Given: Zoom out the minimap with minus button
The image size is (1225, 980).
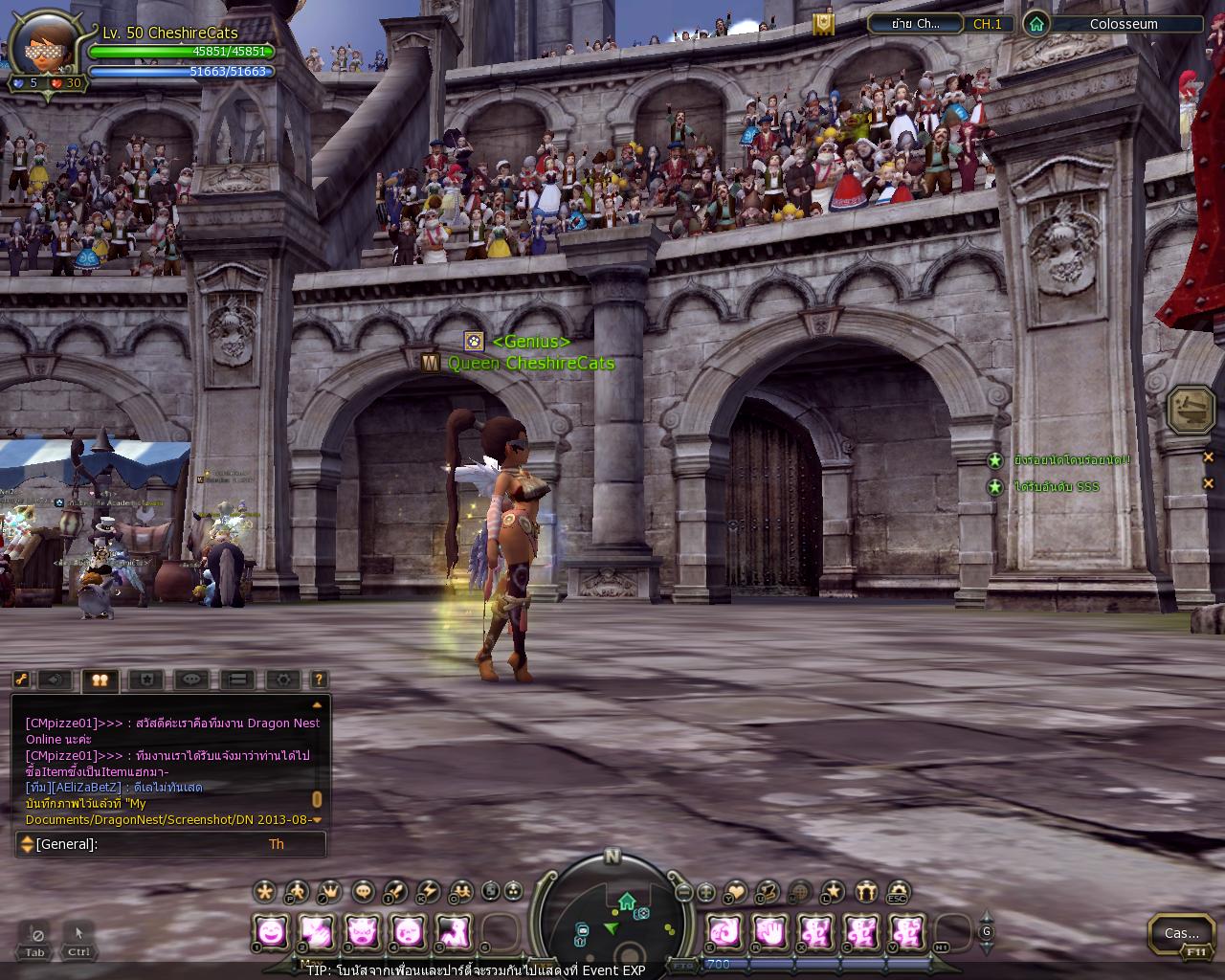Looking at the screenshot, I should coord(683,892).
